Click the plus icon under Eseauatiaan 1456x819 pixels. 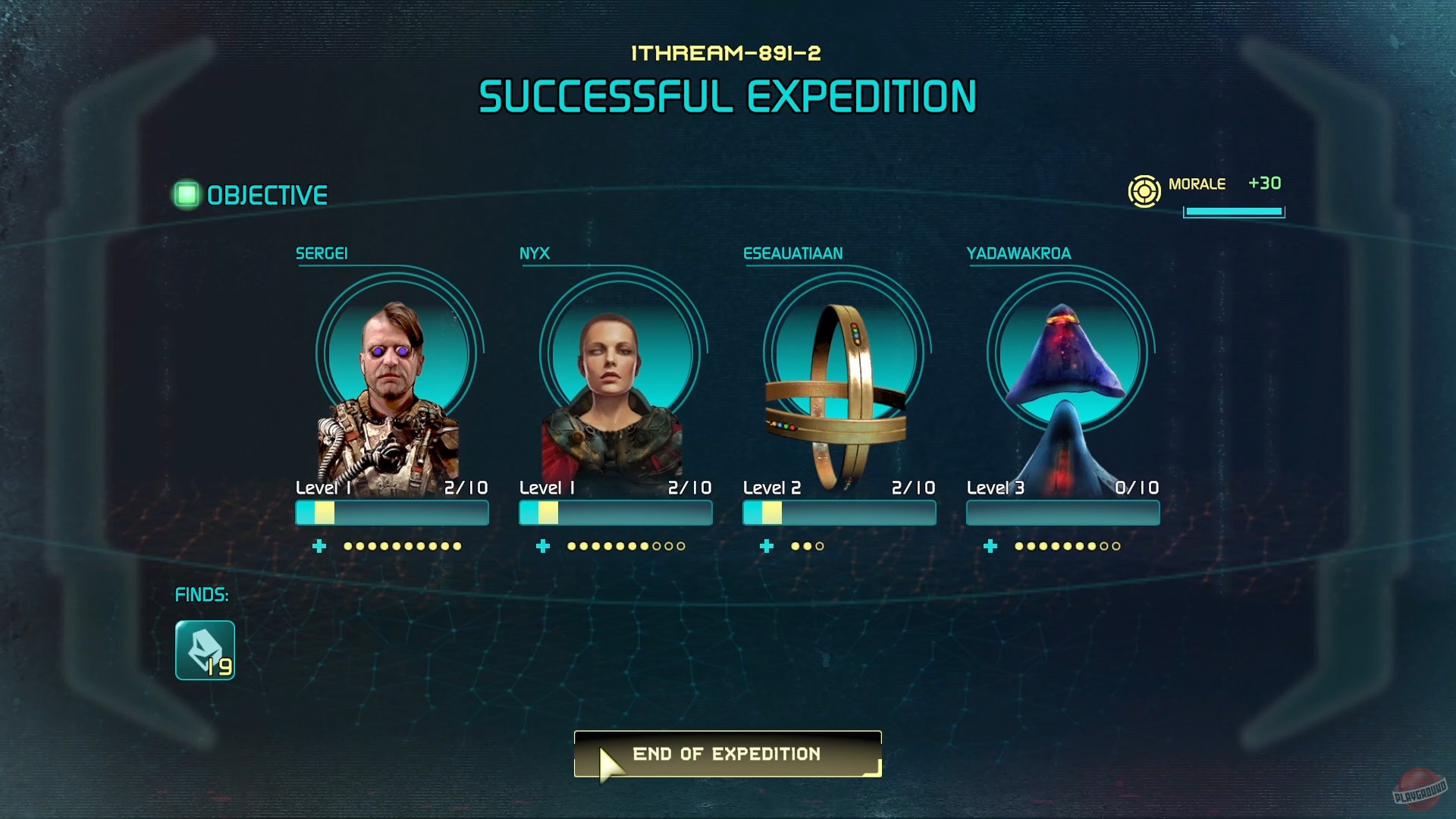pos(767,545)
